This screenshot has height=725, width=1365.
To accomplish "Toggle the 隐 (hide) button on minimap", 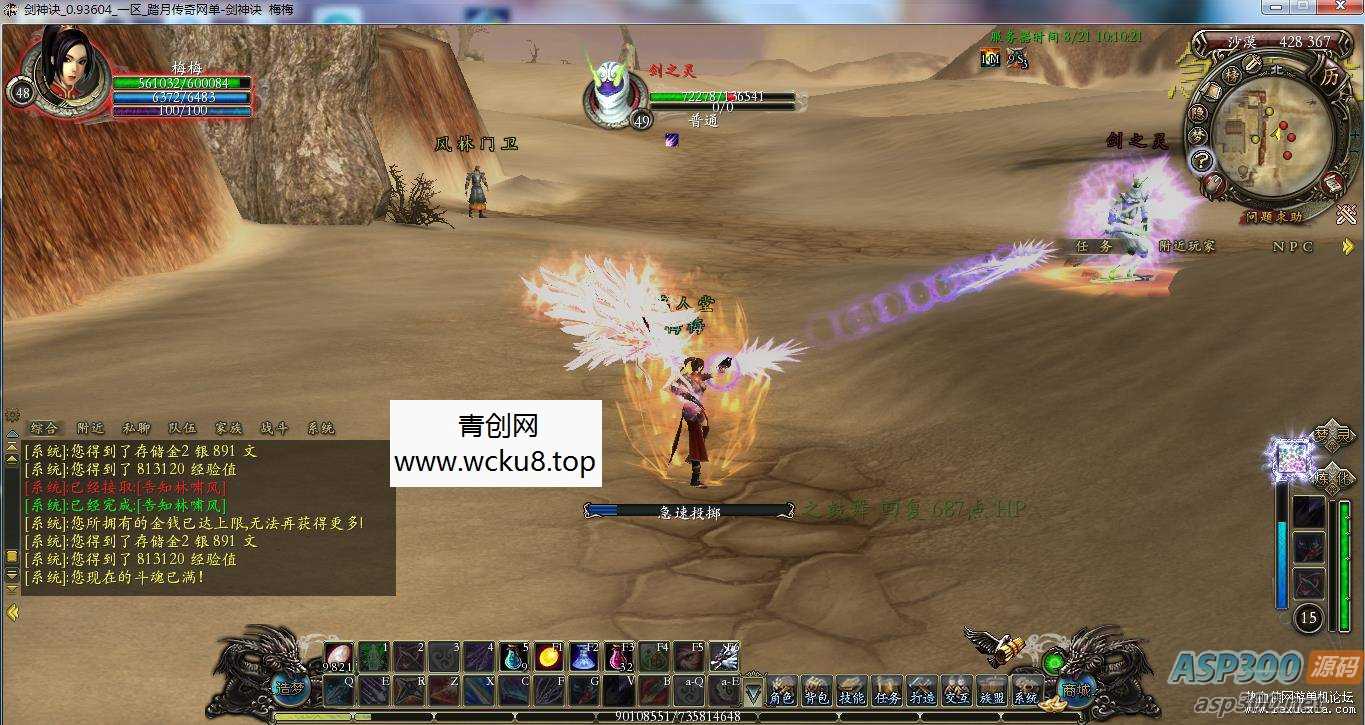I will tap(1197, 115).
